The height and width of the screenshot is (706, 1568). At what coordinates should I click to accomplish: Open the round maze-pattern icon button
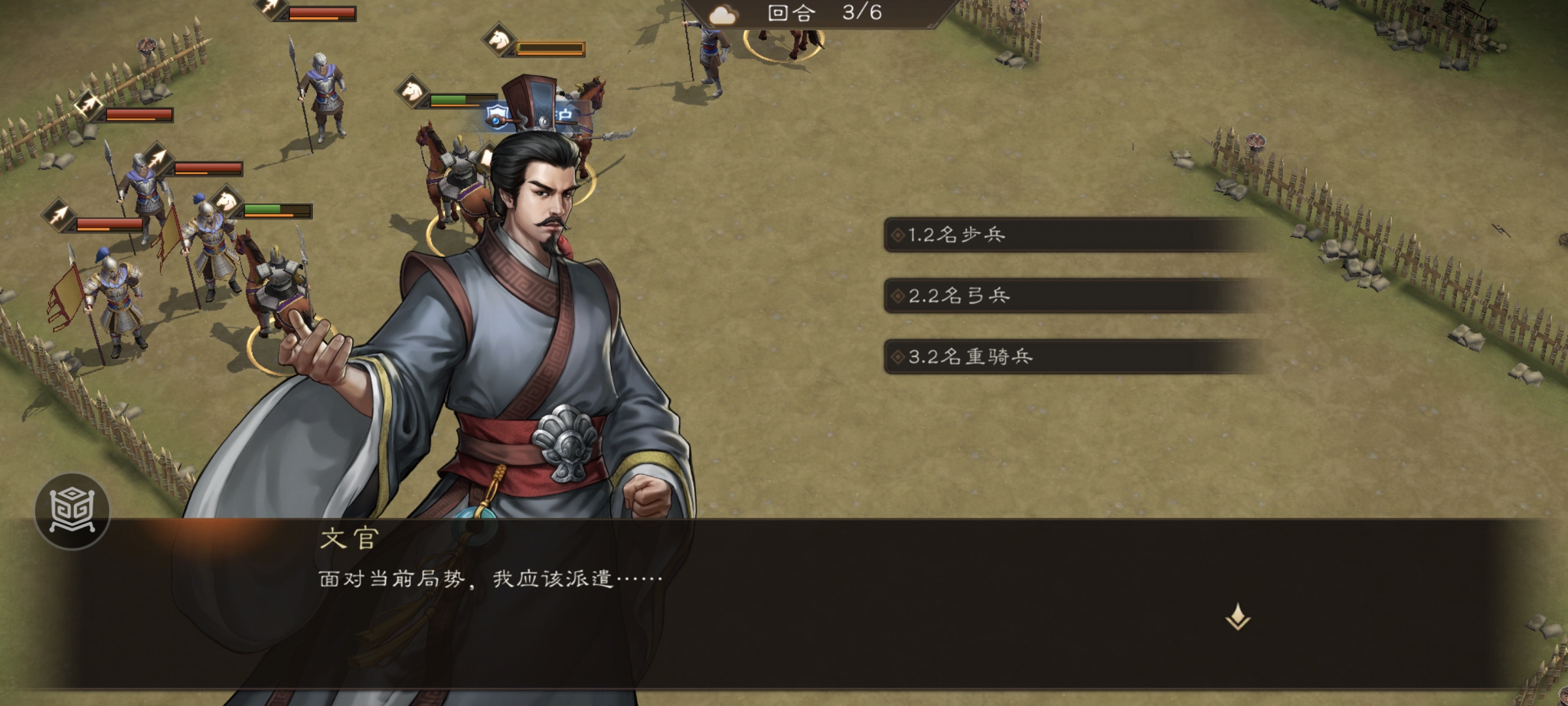73,511
